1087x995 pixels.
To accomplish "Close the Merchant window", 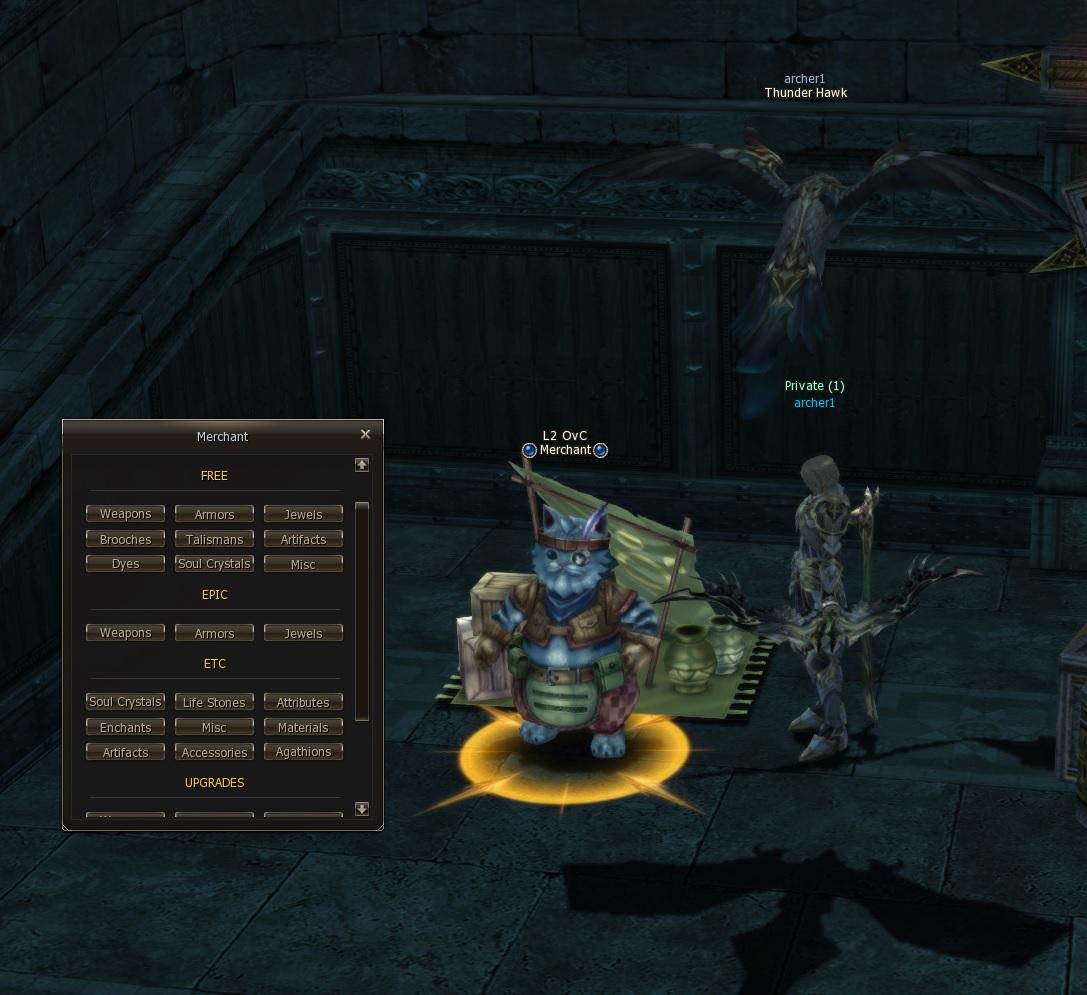I will 365,434.
